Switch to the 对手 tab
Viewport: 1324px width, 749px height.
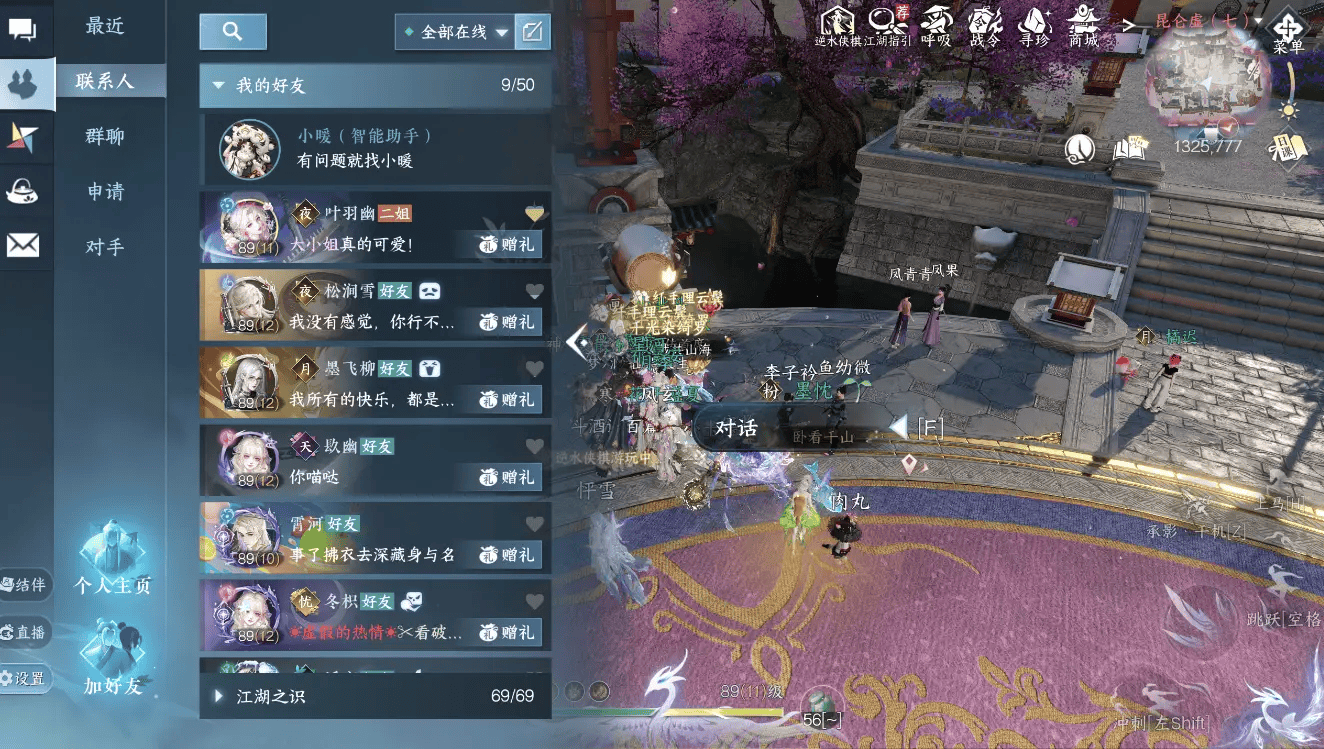tap(105, 246)
